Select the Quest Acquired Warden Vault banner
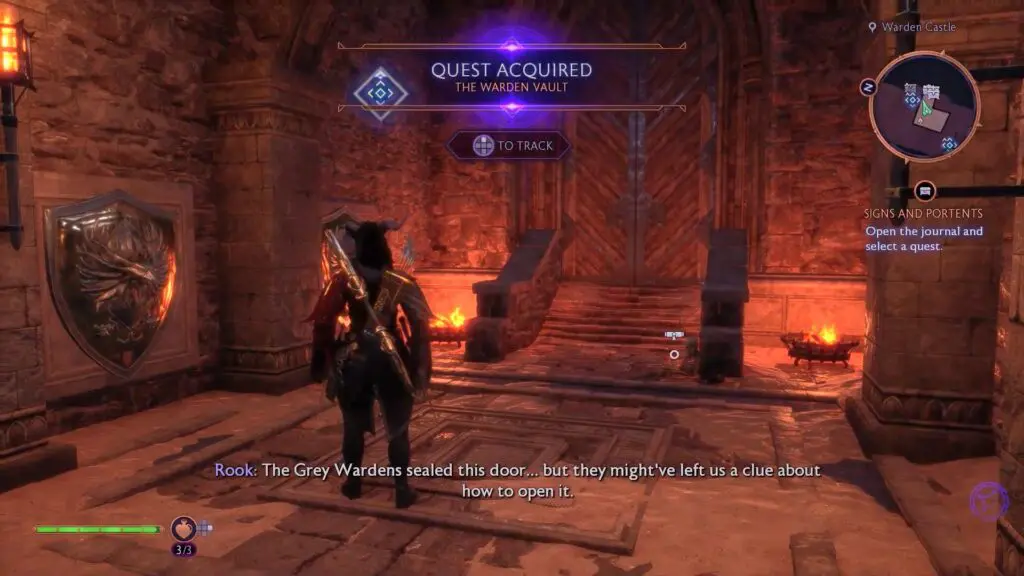This screenshot has width=1024, height=576. click(511, 77)
